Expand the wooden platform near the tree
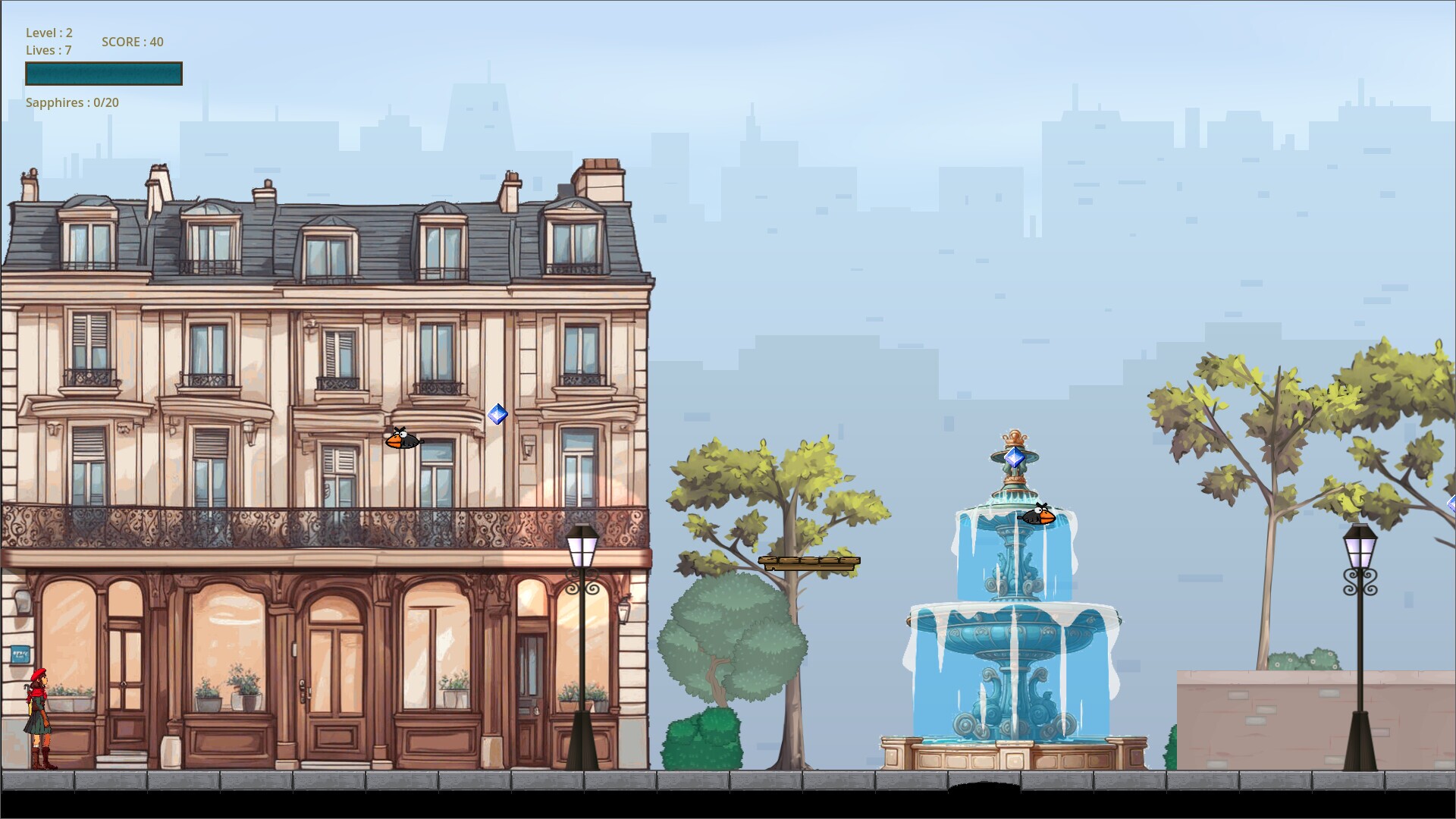Viewport: 1456px width, 819px height. (x=808, y=562)
